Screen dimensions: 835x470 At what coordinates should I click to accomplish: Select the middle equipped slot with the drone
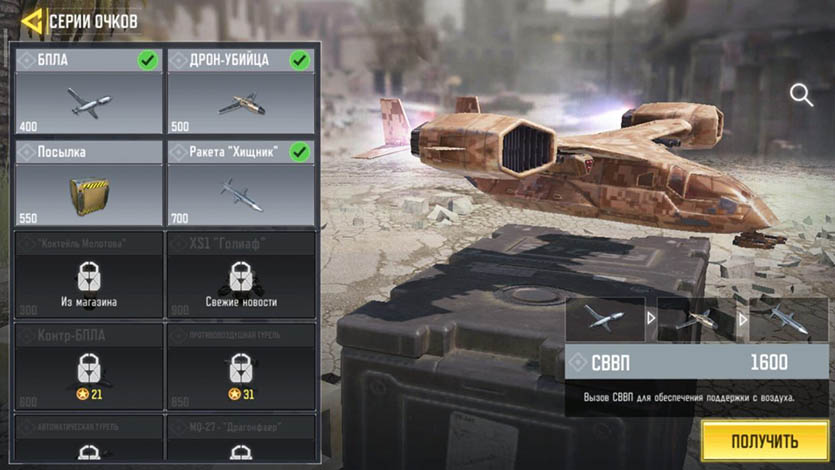696,319
